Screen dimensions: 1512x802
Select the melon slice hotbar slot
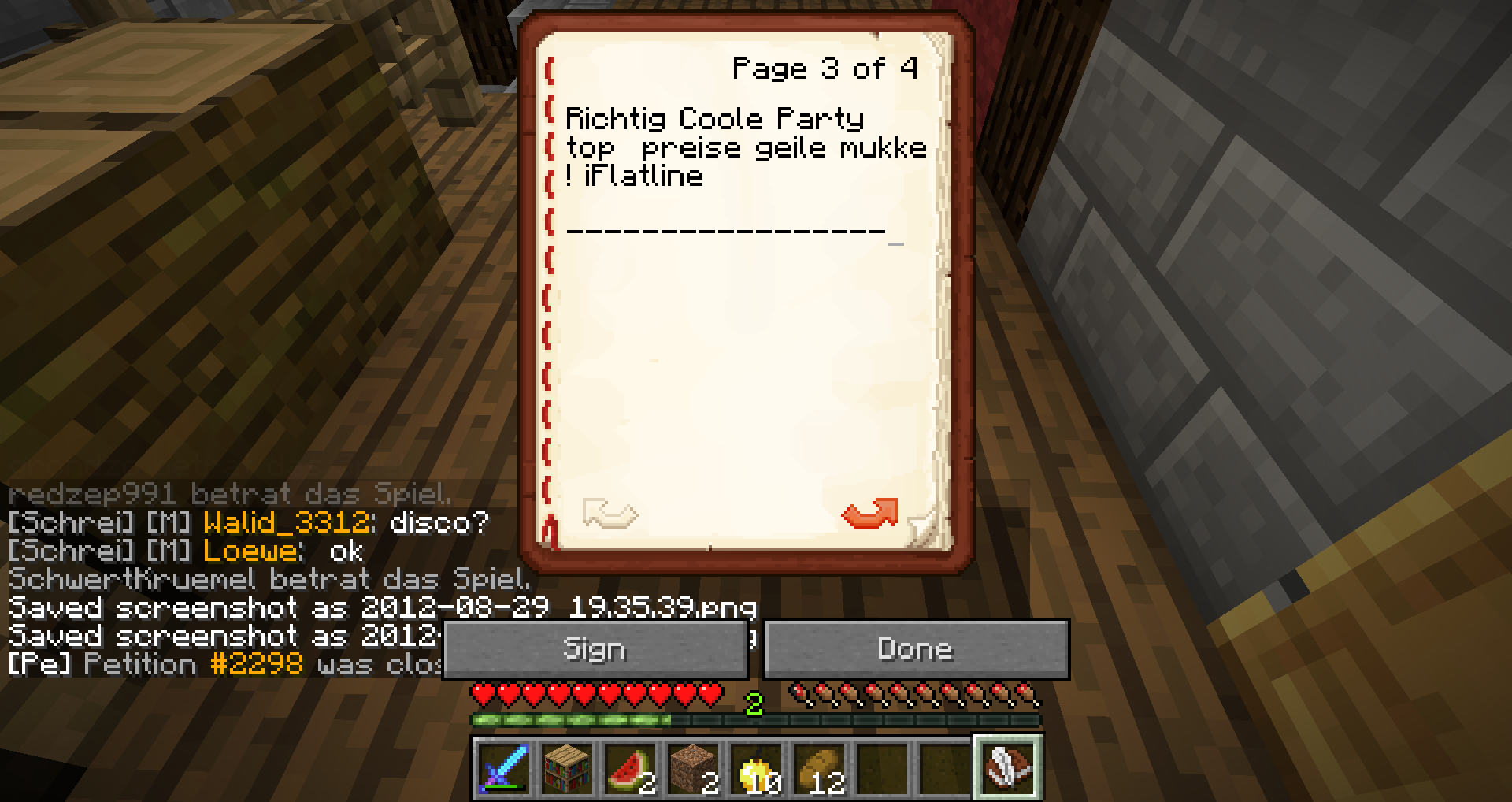click(630, 767)
